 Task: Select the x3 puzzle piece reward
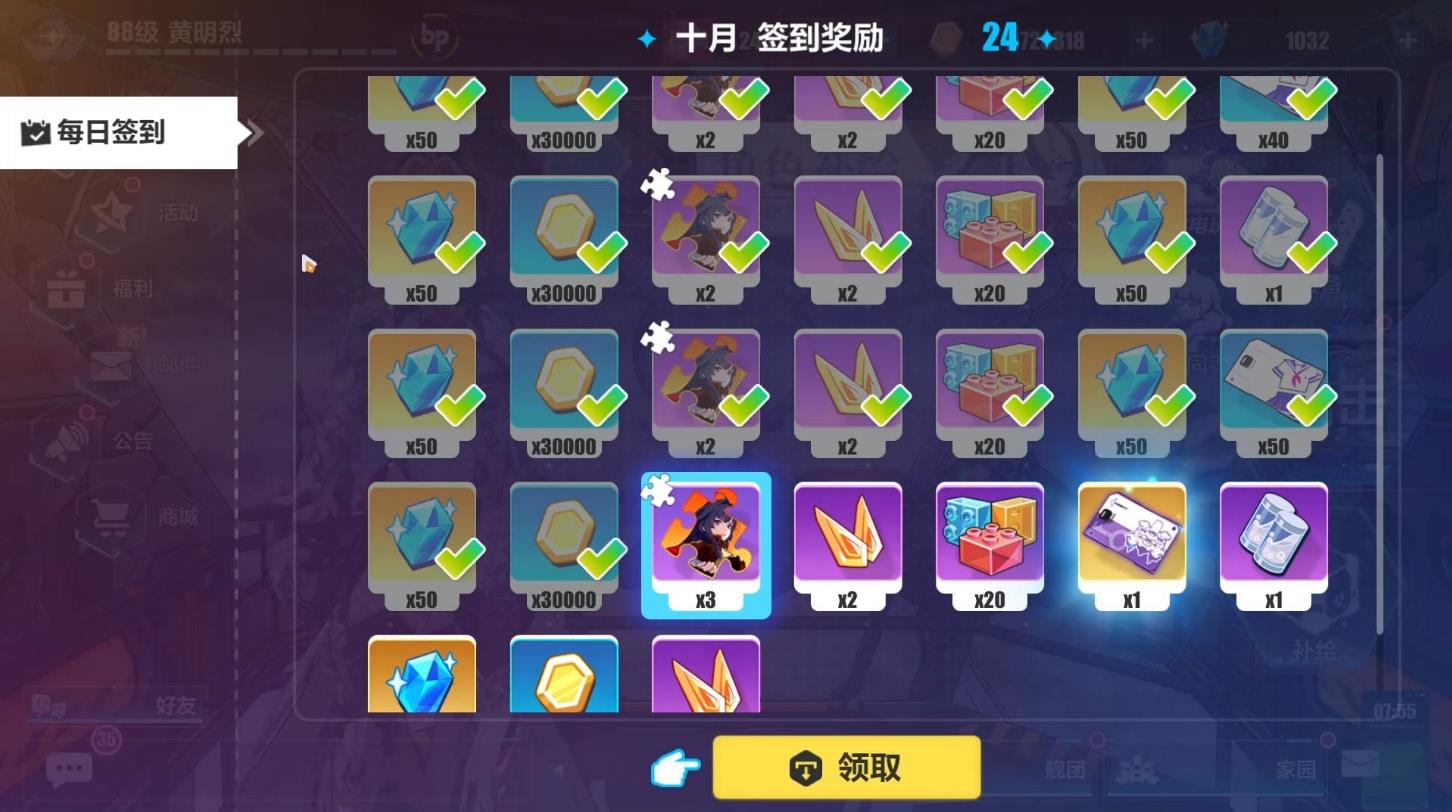[x=706, y=545]
